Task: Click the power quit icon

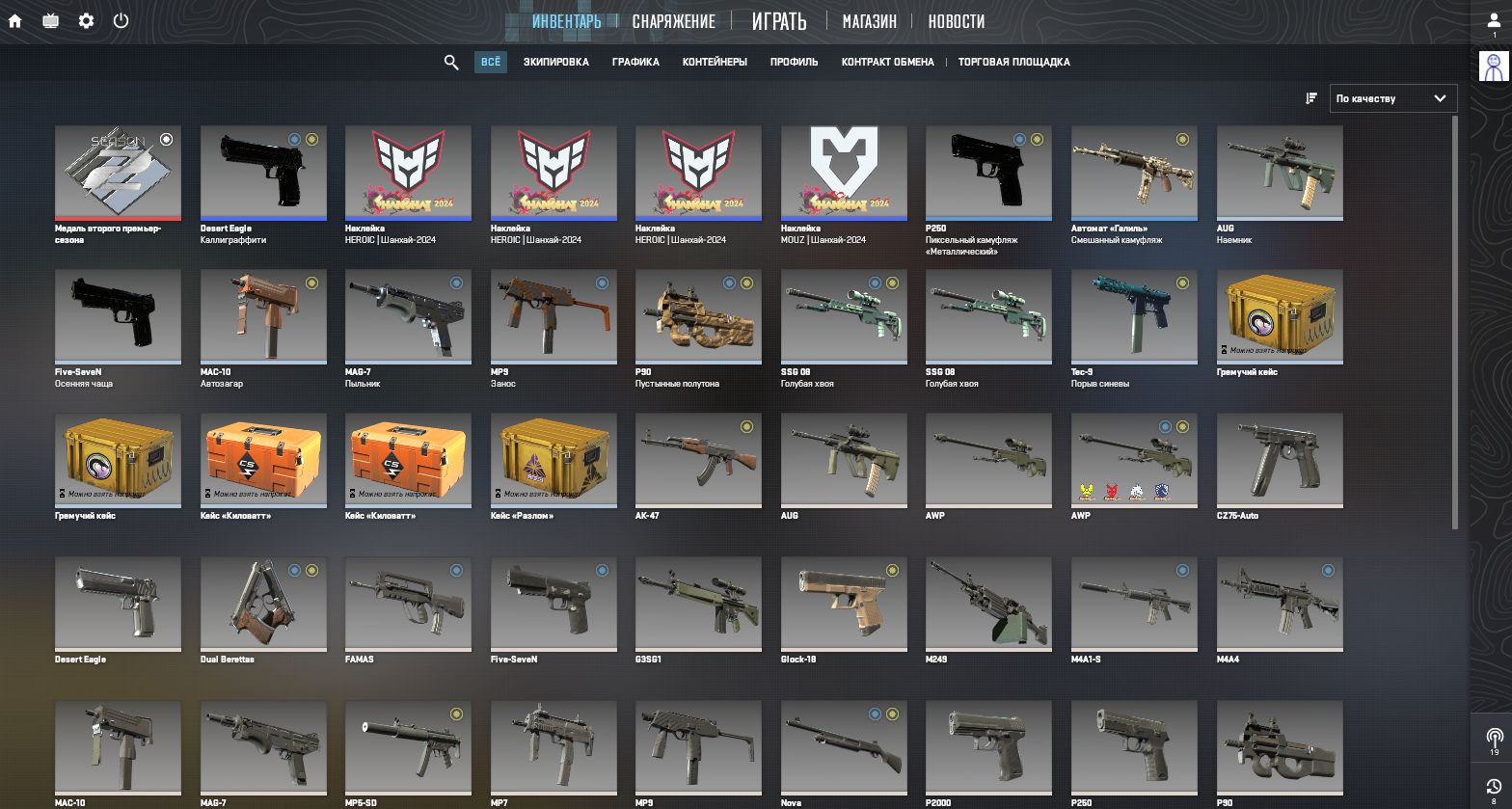Action: [x=121, y=20]
